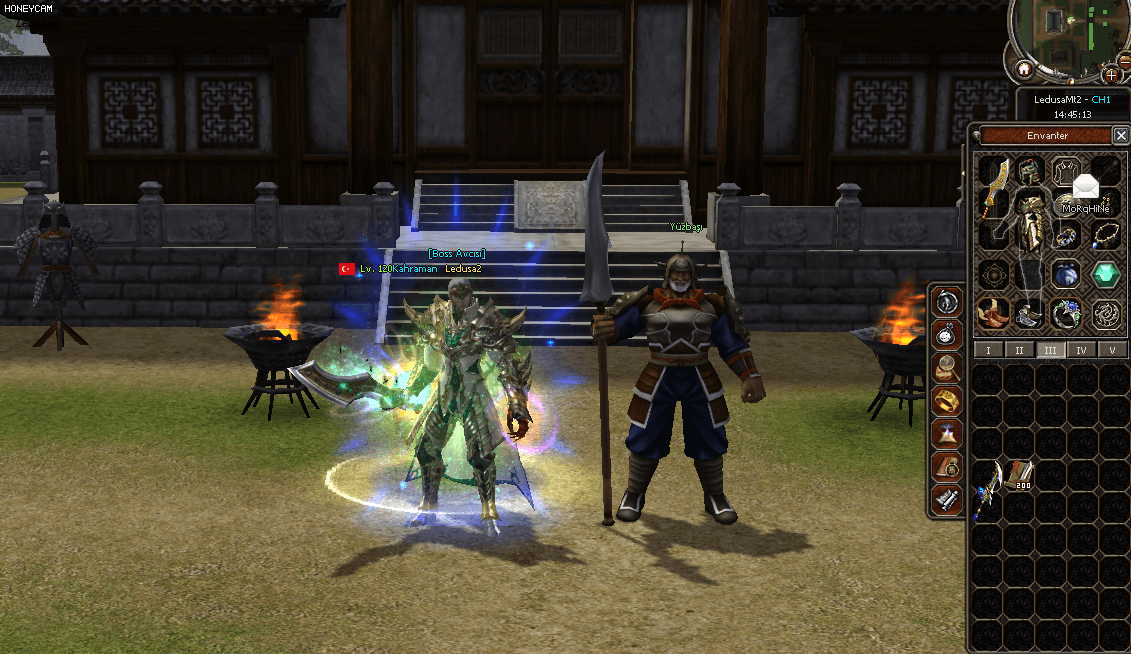Click the minimap's house button
The height and width of the screenshot is (654, 1131).
click(x=1024, y=70)
